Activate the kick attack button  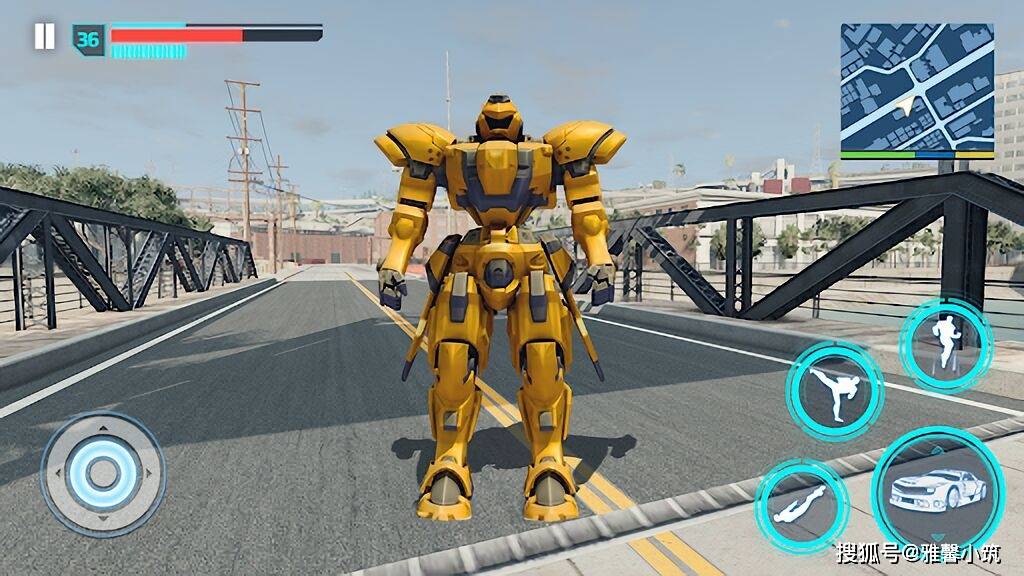pyautogui.click(x=834, y=390)
